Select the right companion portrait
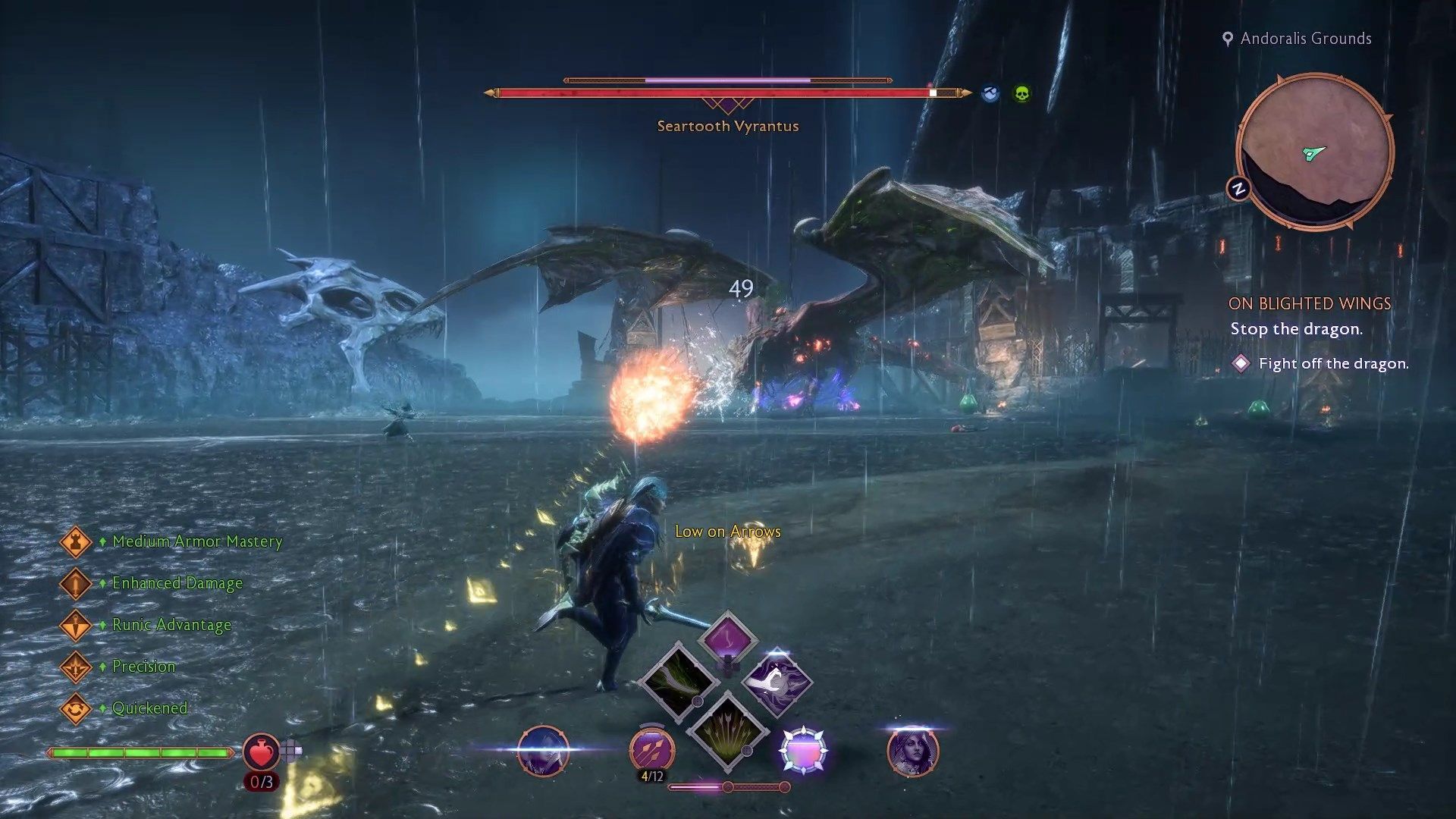 coord(912,751)
